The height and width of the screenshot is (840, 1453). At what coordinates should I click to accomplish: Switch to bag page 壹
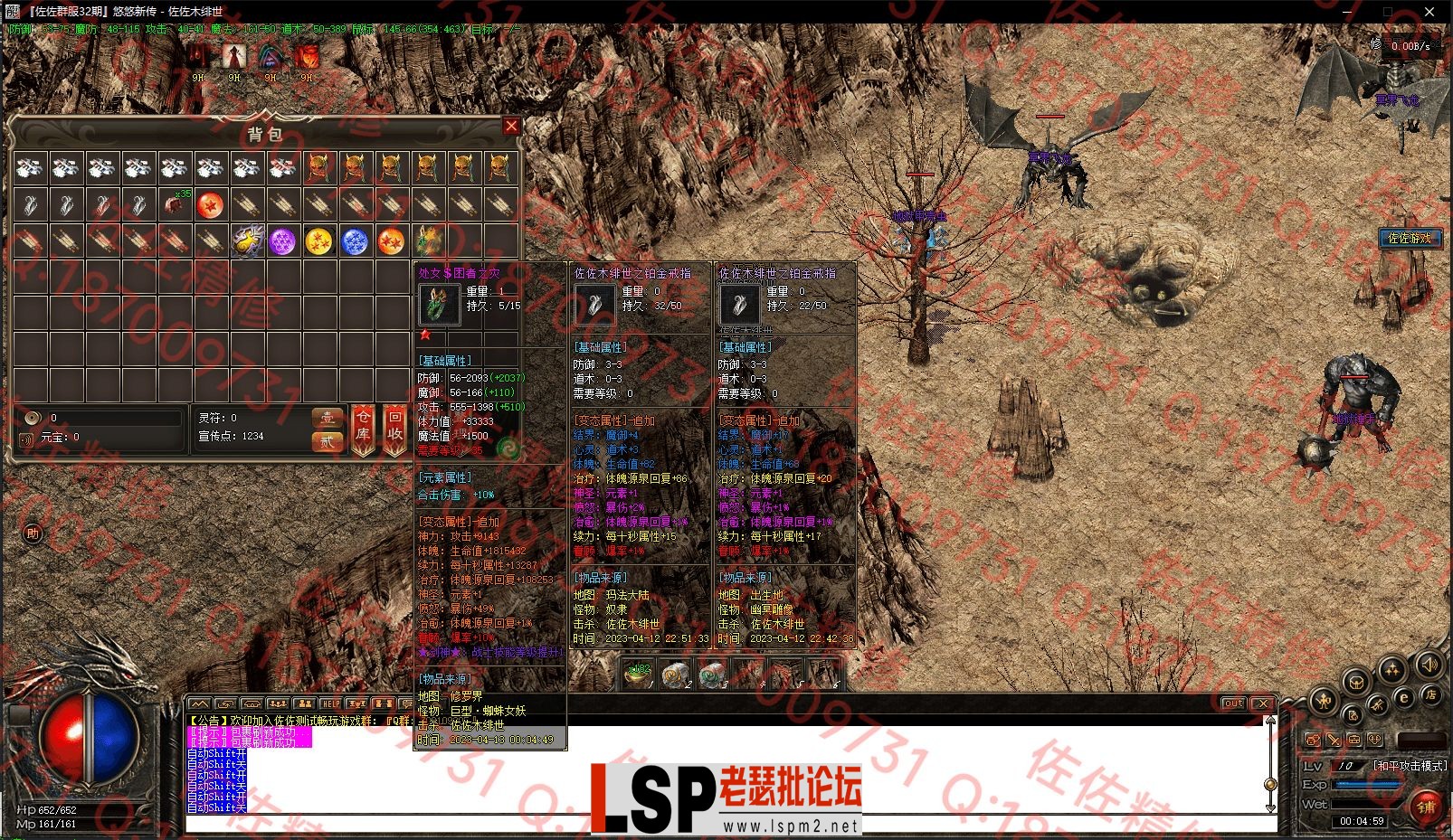(327, 418)
